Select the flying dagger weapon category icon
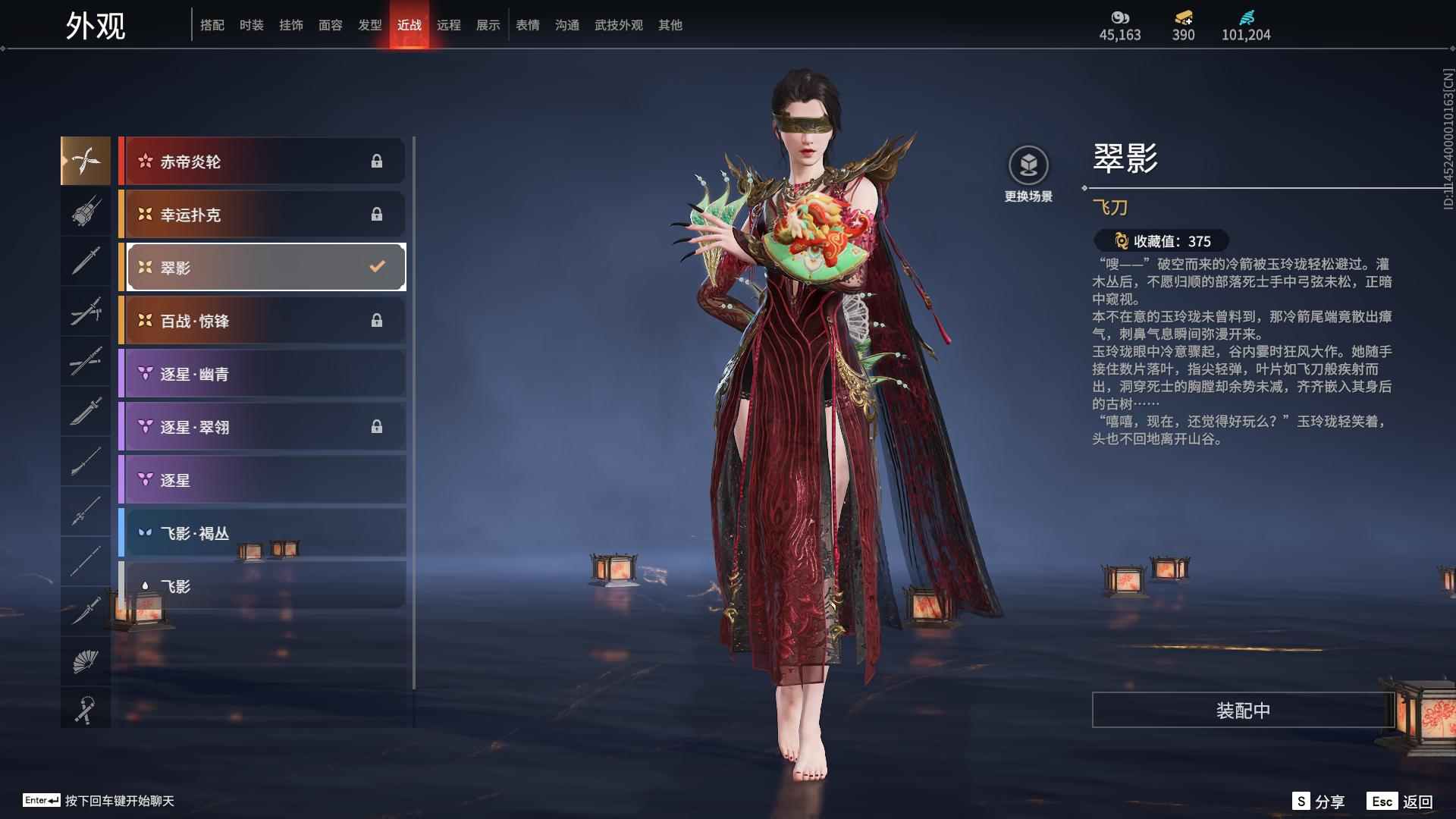The width and height of the screenshot is (1456, 819). coord(86,160)
